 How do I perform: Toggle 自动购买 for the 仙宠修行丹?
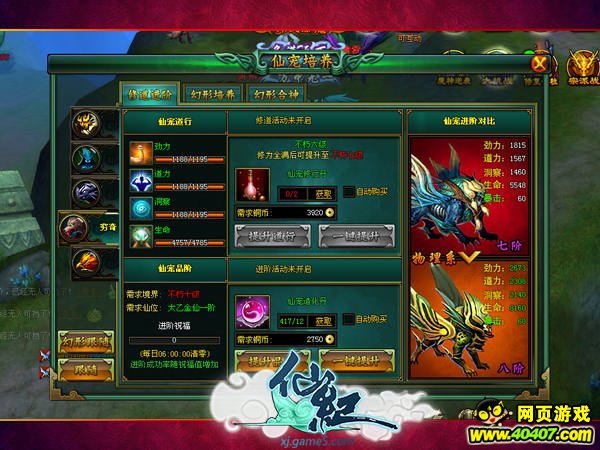point(348,192)
